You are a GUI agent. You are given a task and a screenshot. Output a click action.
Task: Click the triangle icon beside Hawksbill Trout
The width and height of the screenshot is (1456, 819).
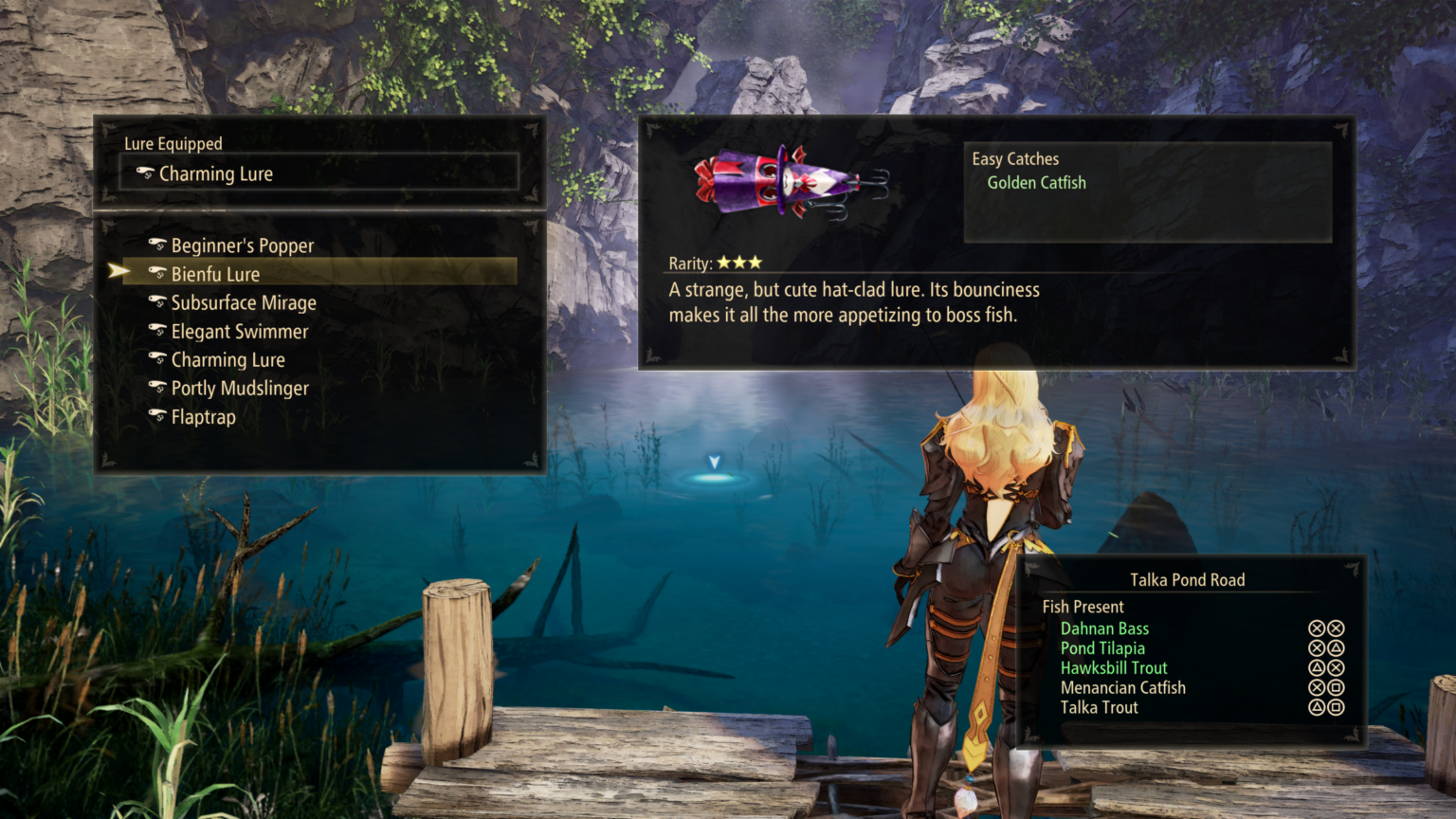[1316, 667]
